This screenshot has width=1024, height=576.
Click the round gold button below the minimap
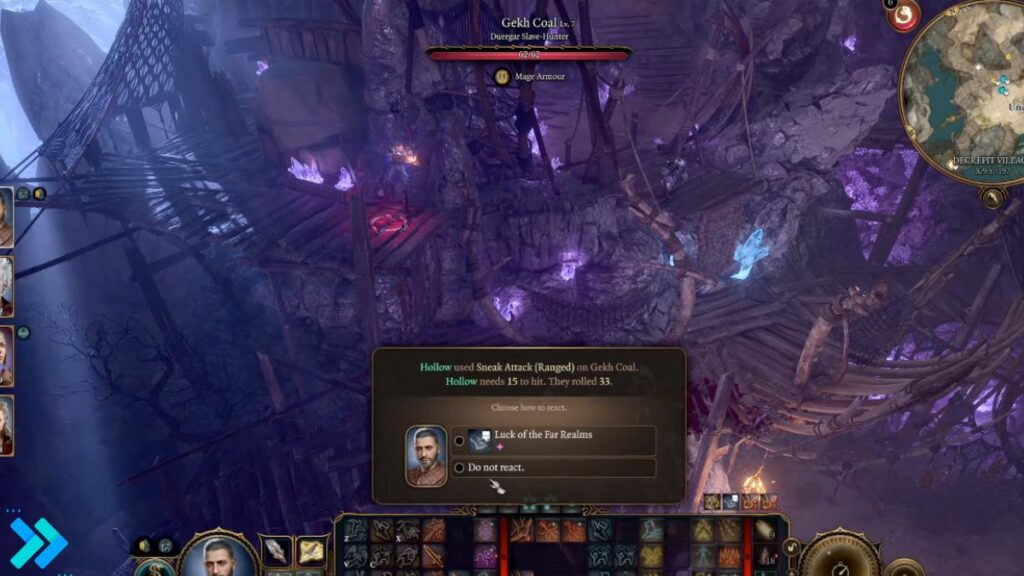coord(993,199)
